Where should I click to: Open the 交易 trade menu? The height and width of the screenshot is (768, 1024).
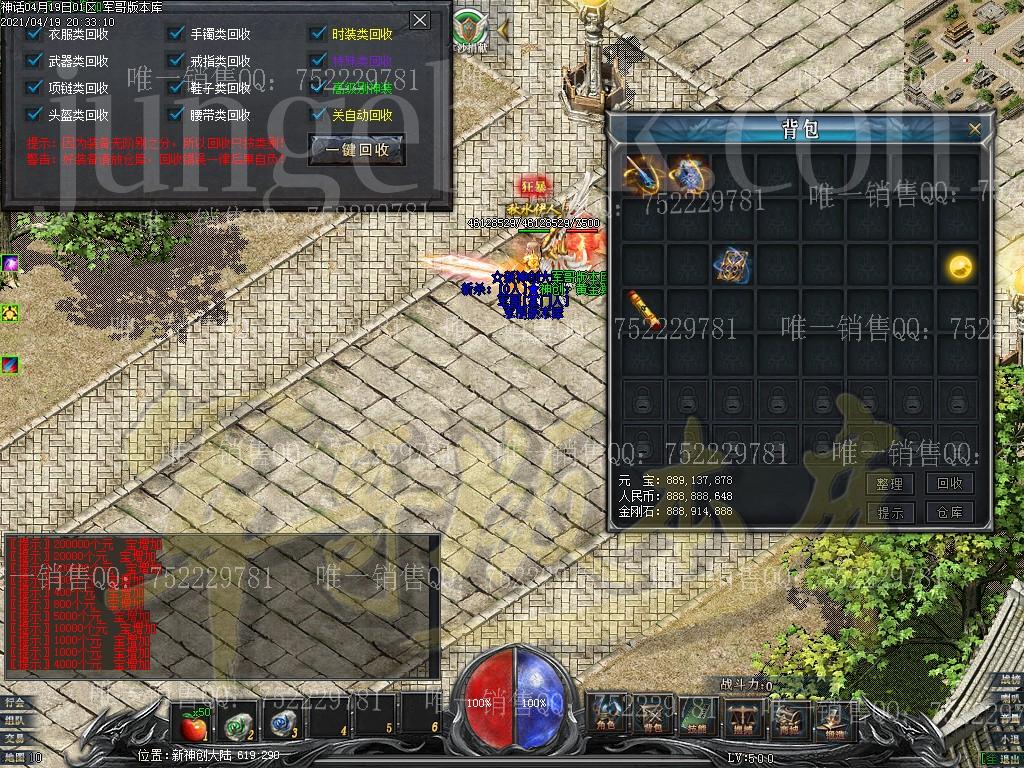tap(12, 739)
